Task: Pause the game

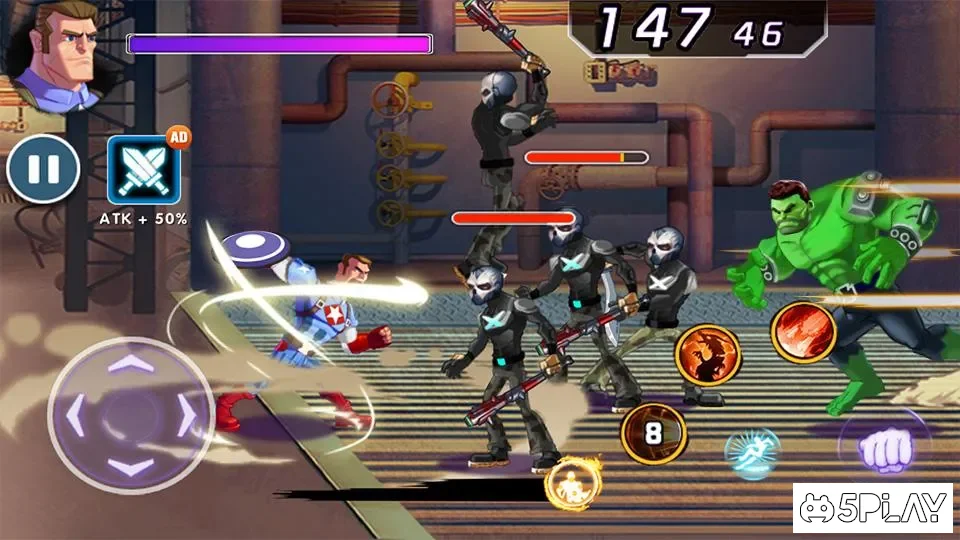Action: click(x=43, y=168)
